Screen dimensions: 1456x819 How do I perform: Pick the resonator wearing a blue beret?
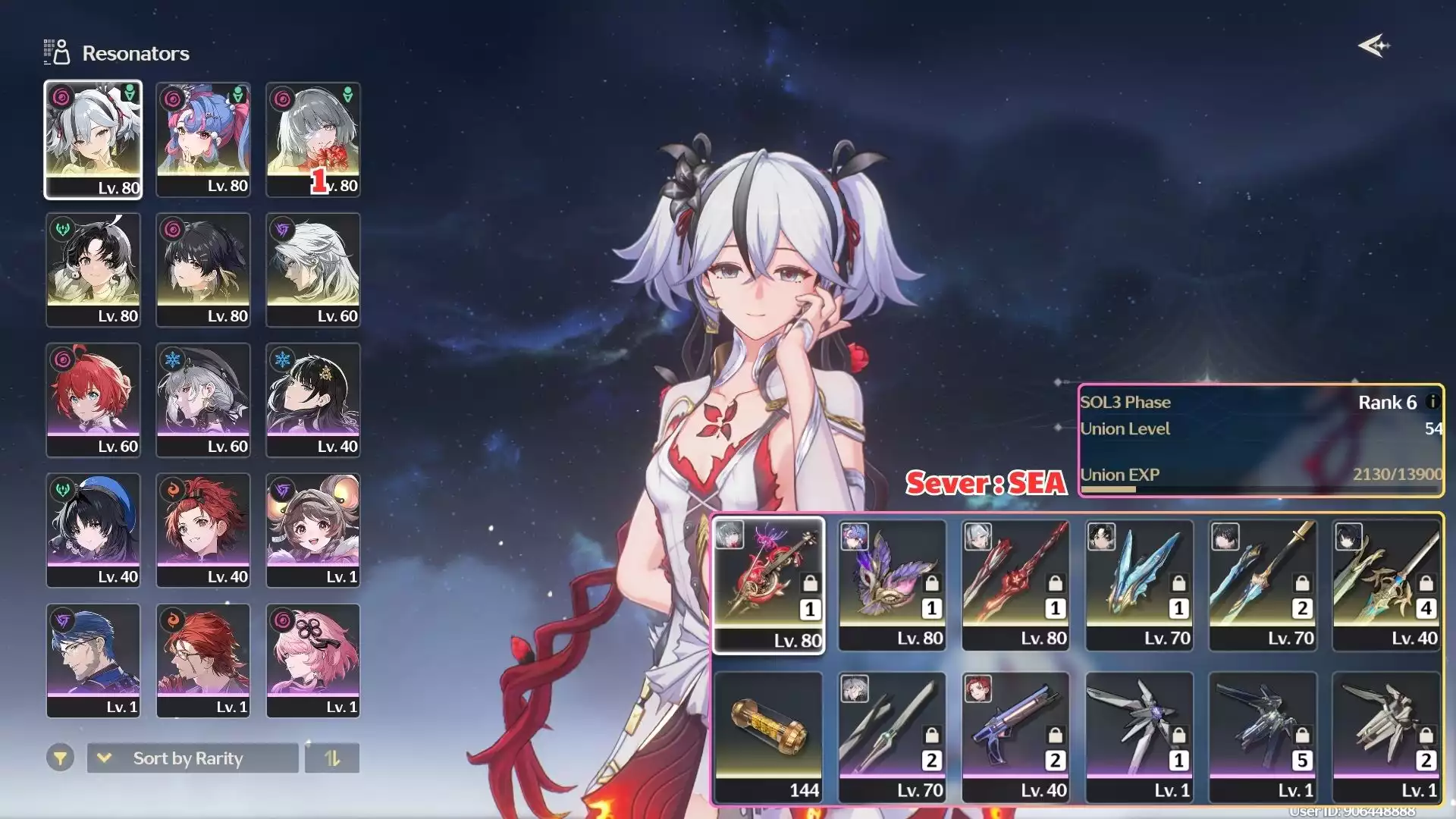click(93, 530)
